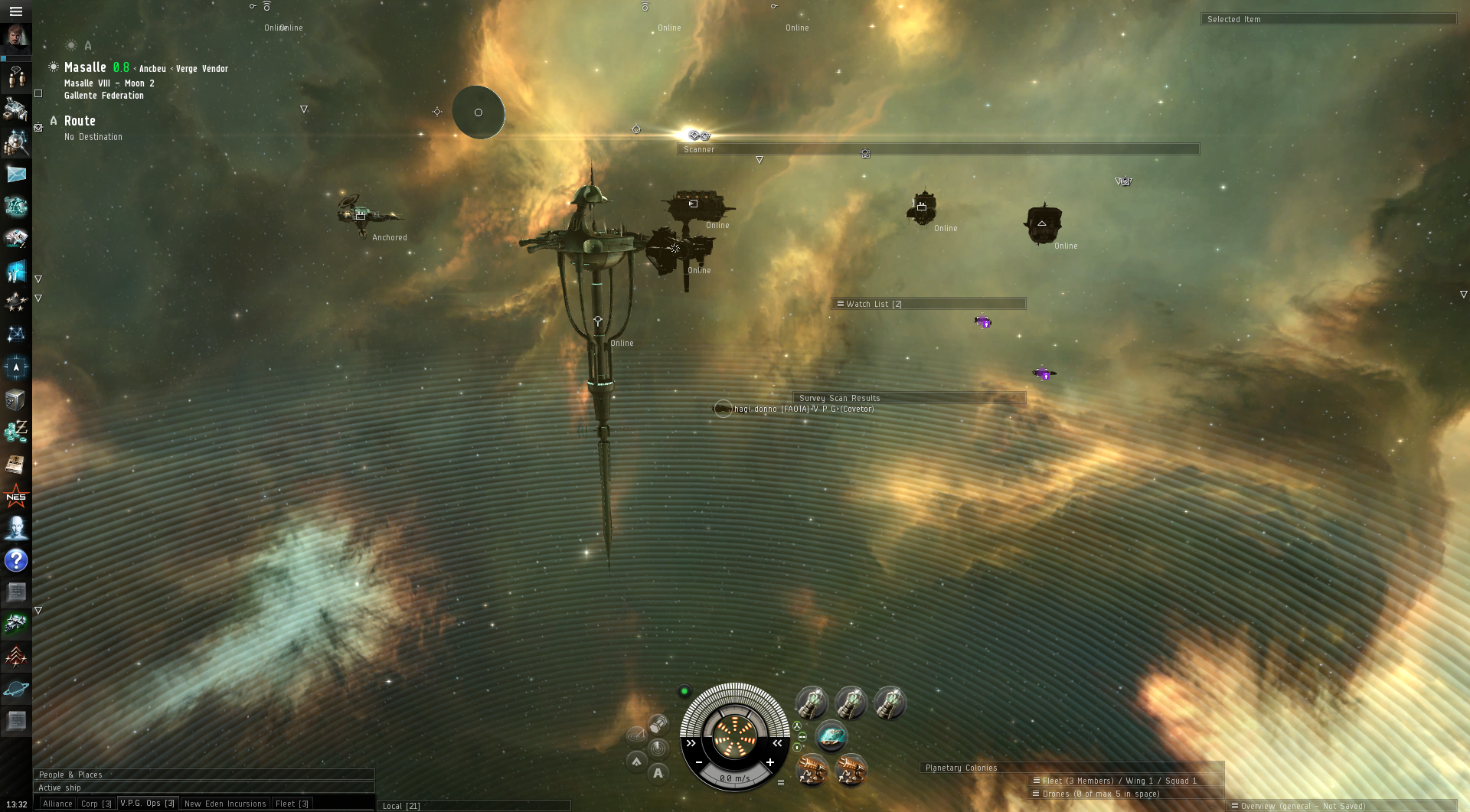The width and height of the screenshot is (1470, 812).
Task: Click the speed increase plus button
Action: tap(770, 762)
